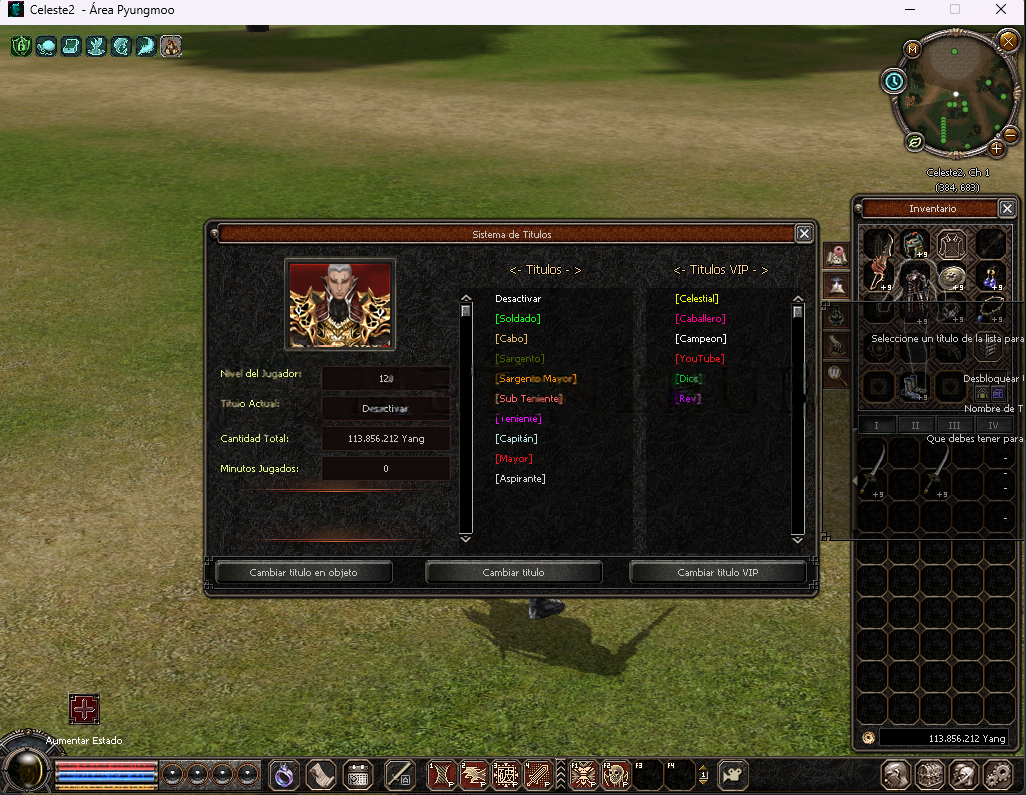Apply using Cambiar titulo VIP button
The width and height of the screenshot is (1026, 795).
(717, 573)
